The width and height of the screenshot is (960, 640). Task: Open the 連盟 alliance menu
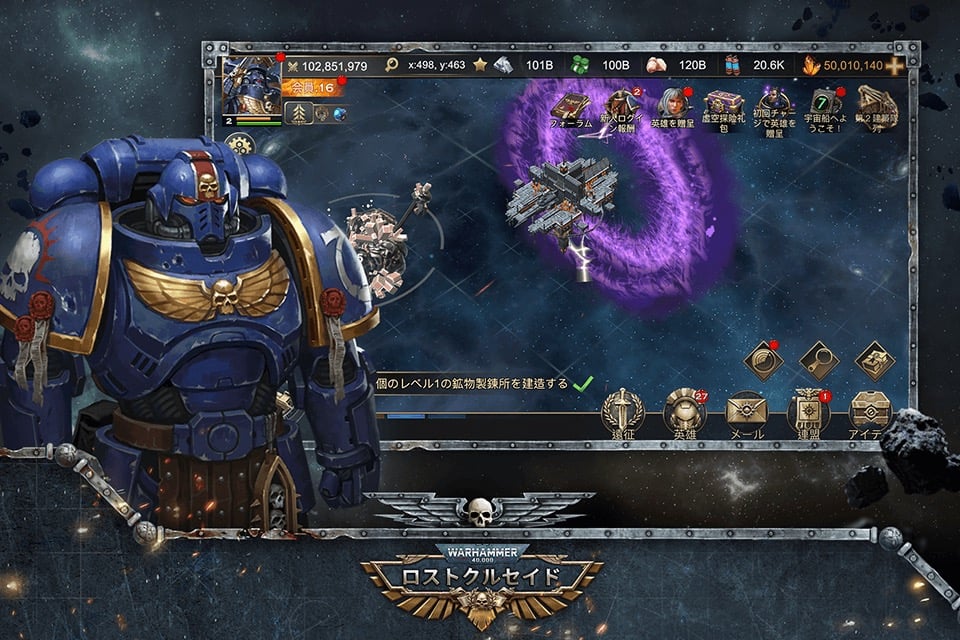pyautogui.click(x=808, y=411)
